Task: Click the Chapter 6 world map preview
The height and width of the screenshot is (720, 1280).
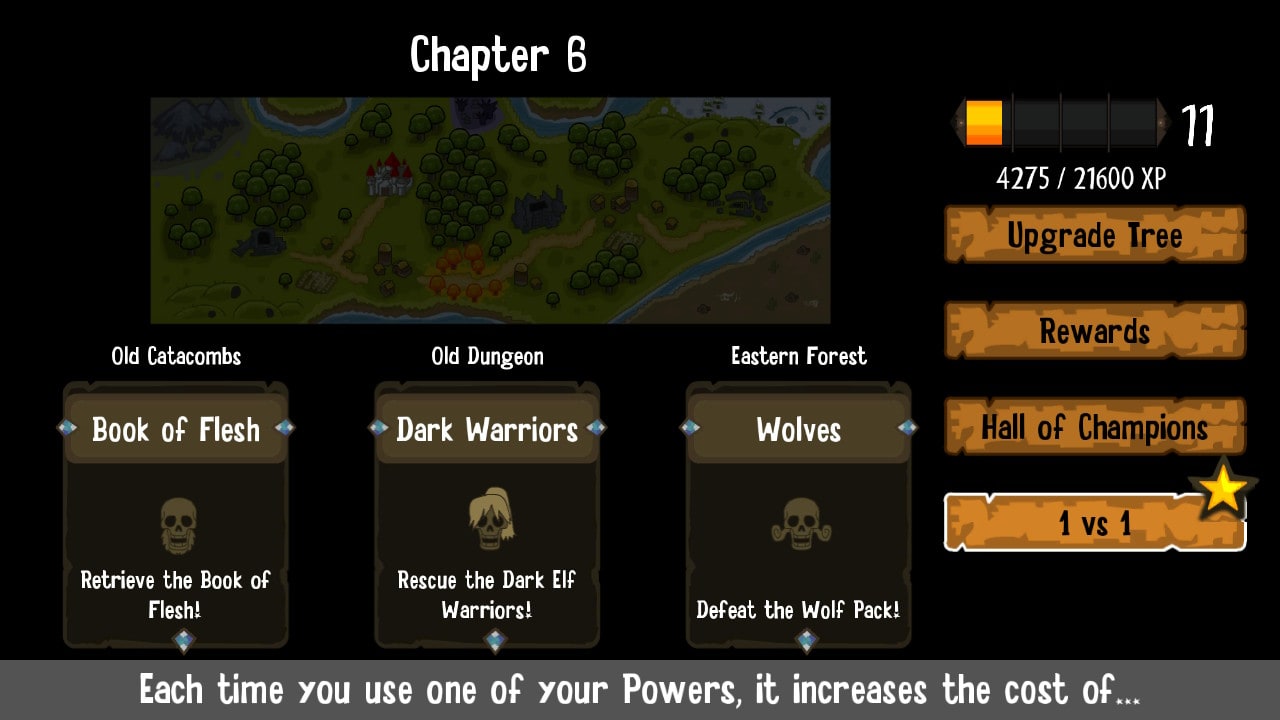Action: point(490,208)
